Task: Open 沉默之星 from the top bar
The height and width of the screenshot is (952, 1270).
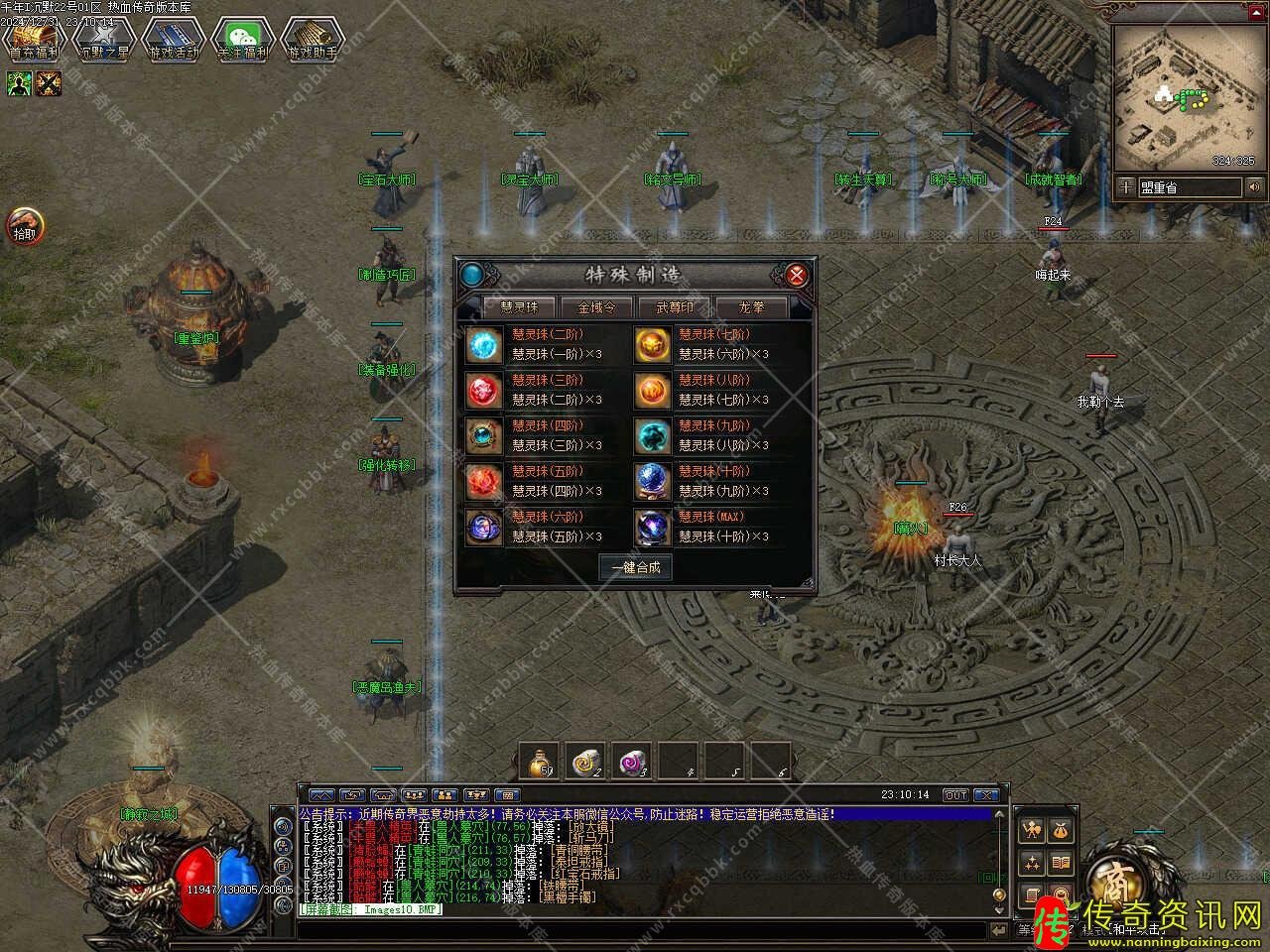Action: coord(103,40)
